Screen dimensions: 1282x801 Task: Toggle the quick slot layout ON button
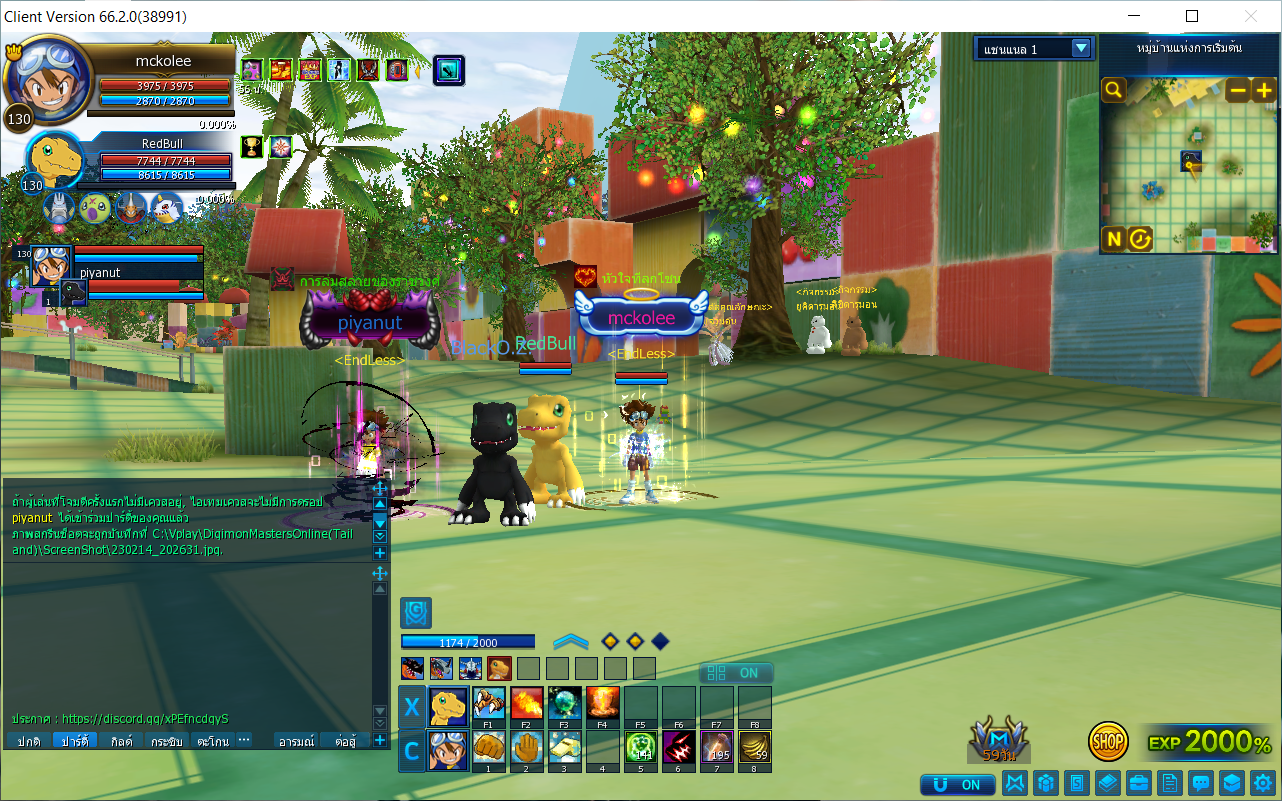736,673
